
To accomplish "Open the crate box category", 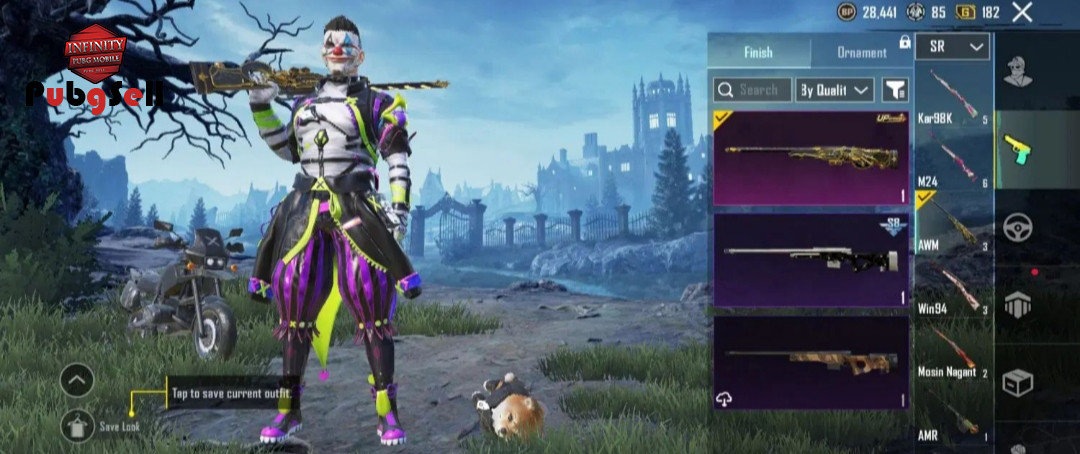I will click(1018, 382).
